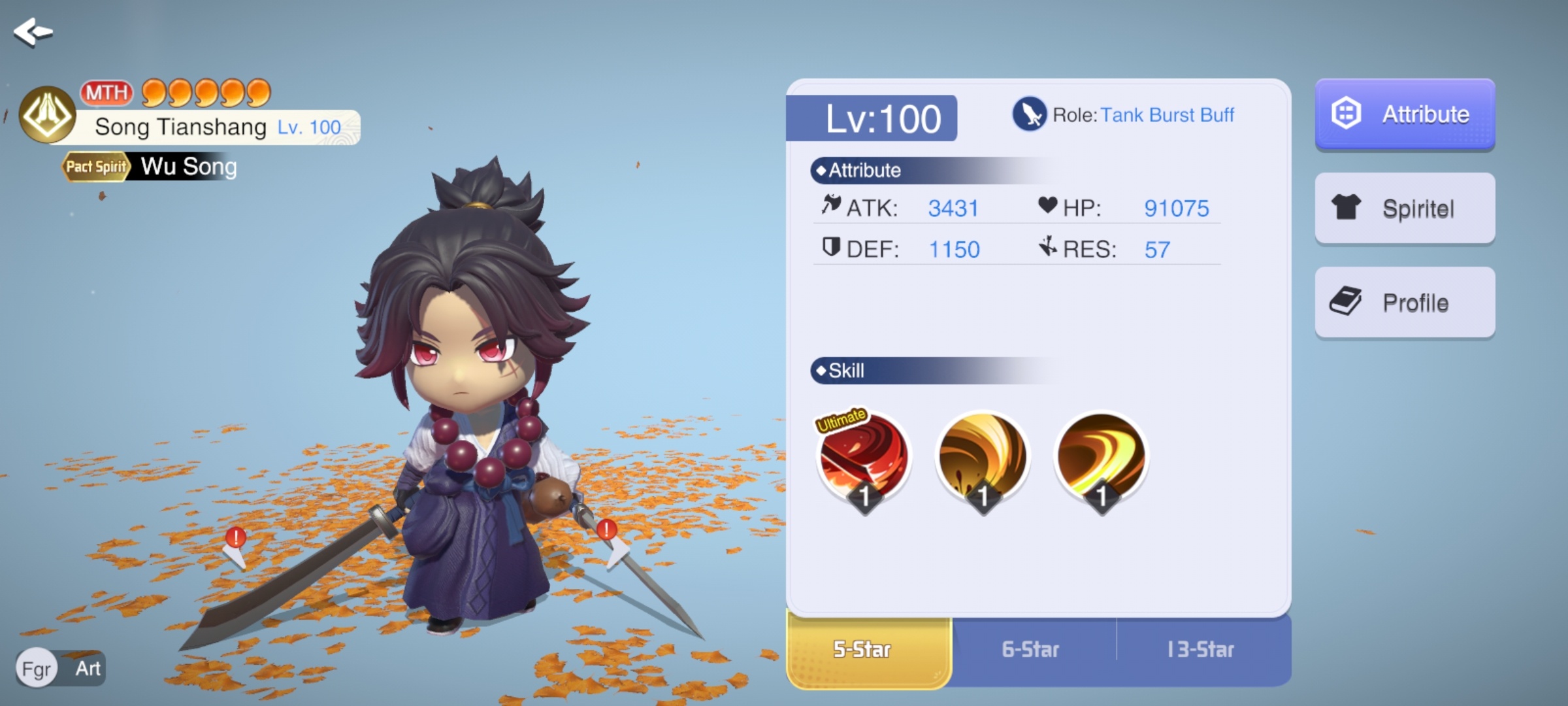Open the Profile section

tap(1405, 303)
